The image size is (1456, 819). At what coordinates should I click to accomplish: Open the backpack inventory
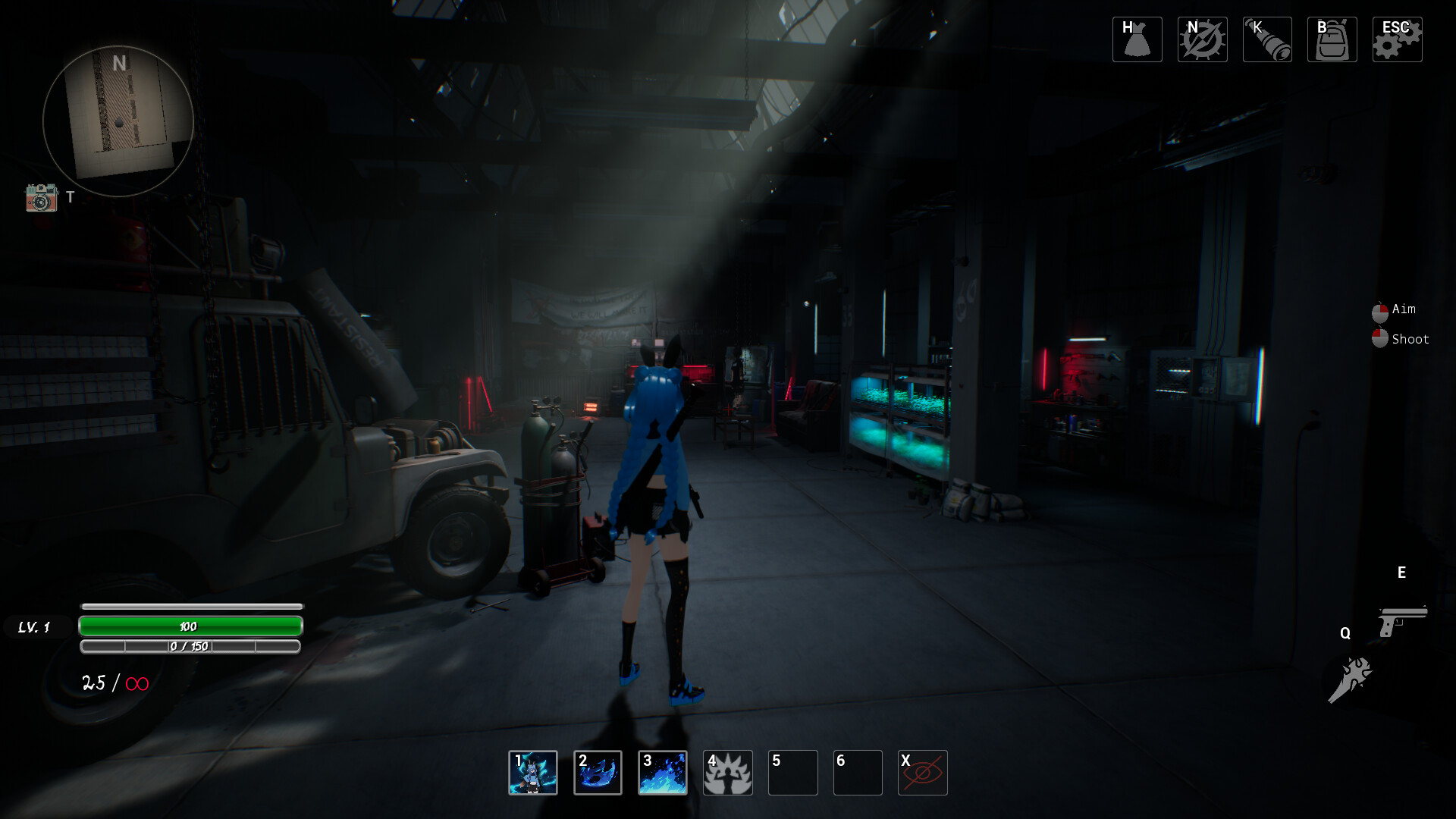pos(1332,39)
